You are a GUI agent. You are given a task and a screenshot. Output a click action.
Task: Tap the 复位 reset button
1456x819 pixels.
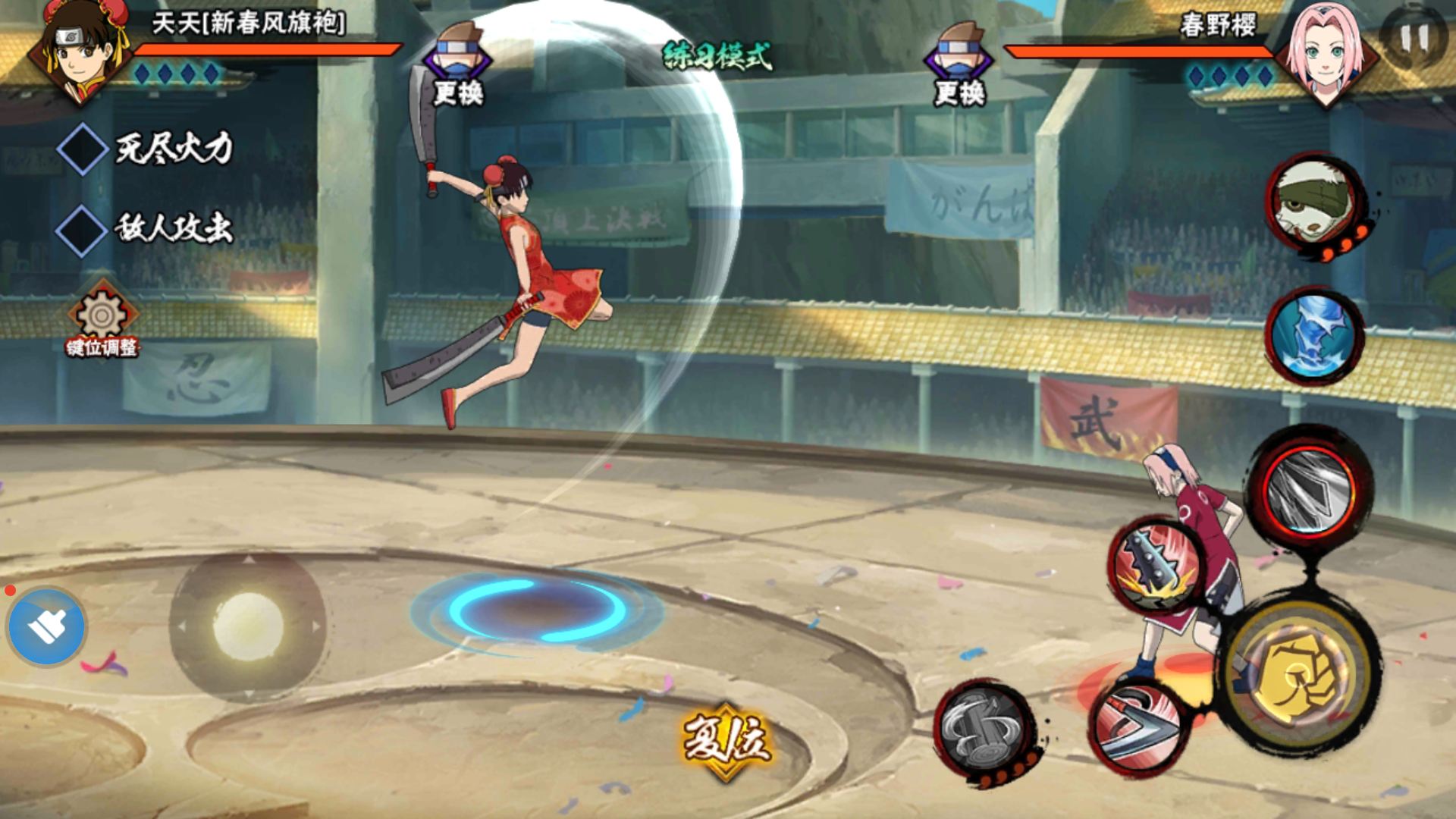point(726,740)
